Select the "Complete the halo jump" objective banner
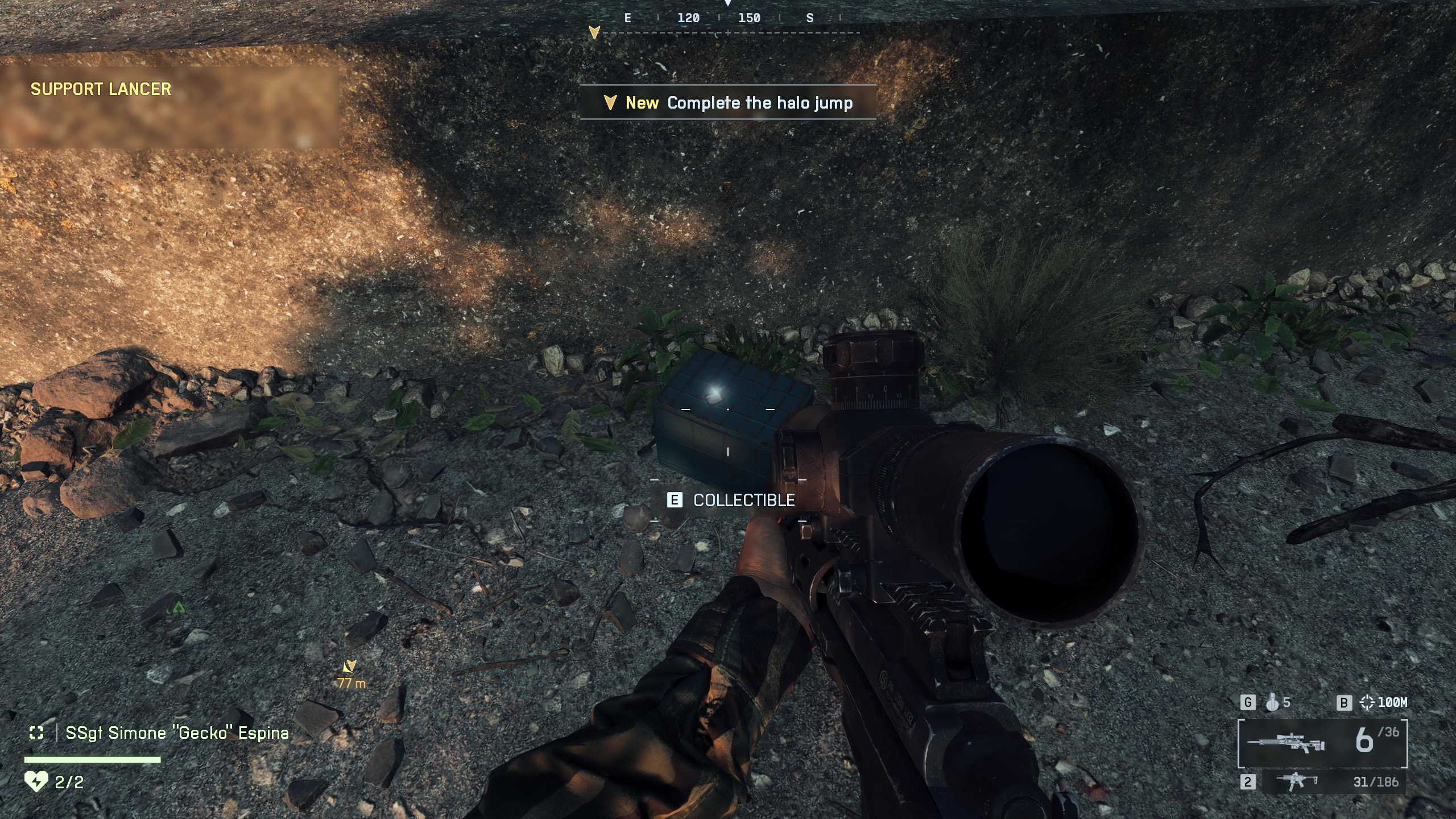The width and height of the screenshot is (1456, 819). (728, 103)
